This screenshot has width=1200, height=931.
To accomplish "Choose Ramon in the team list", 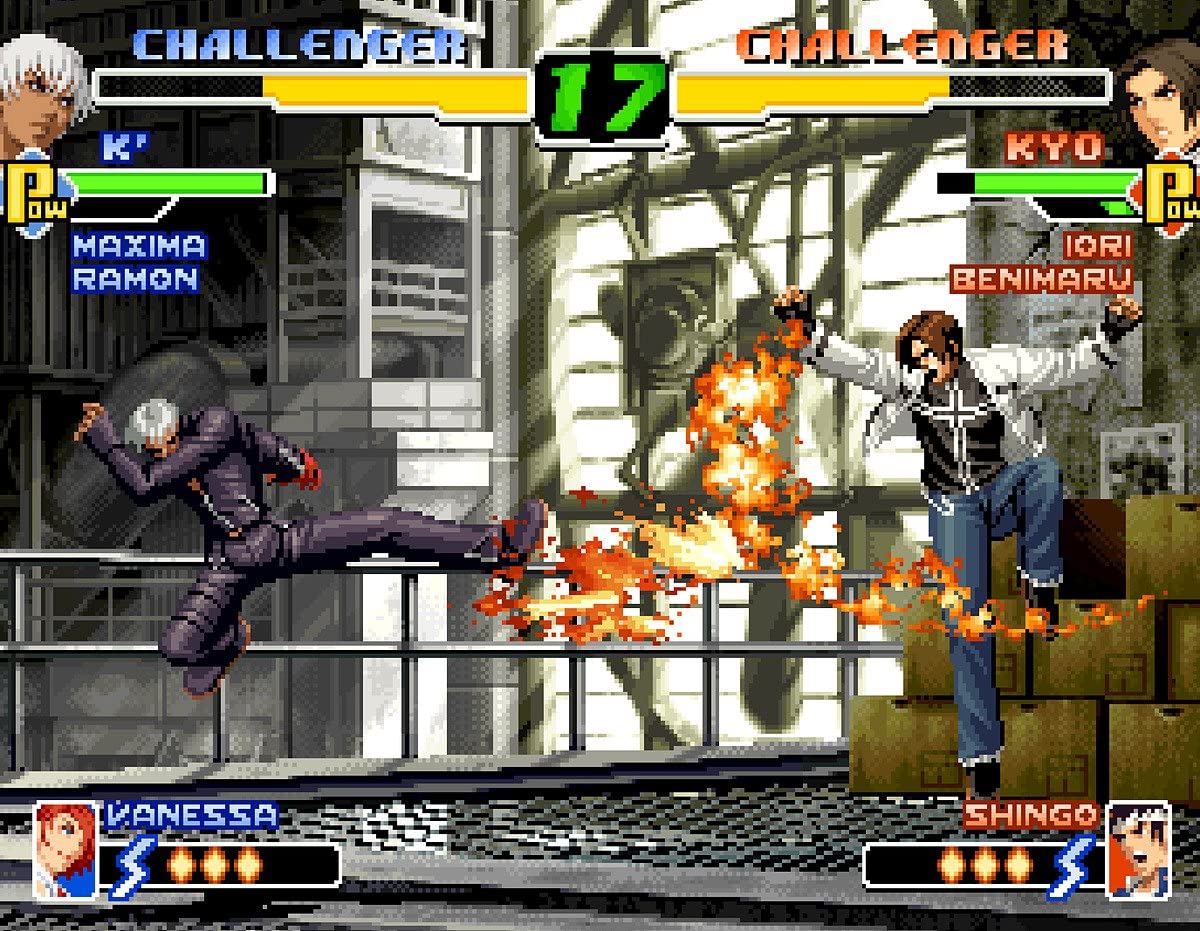I will point(135,280).
